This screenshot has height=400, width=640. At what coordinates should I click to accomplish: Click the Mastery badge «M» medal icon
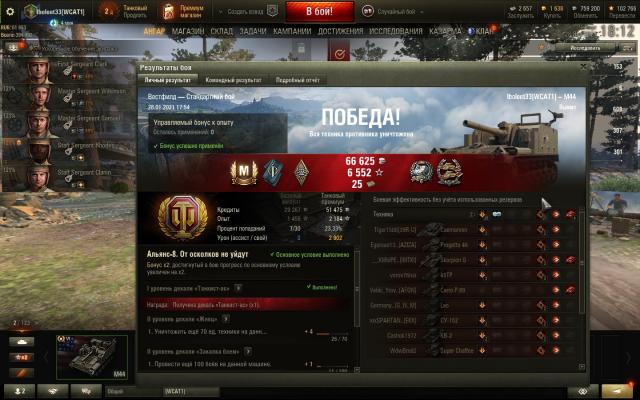click(244, 172)
